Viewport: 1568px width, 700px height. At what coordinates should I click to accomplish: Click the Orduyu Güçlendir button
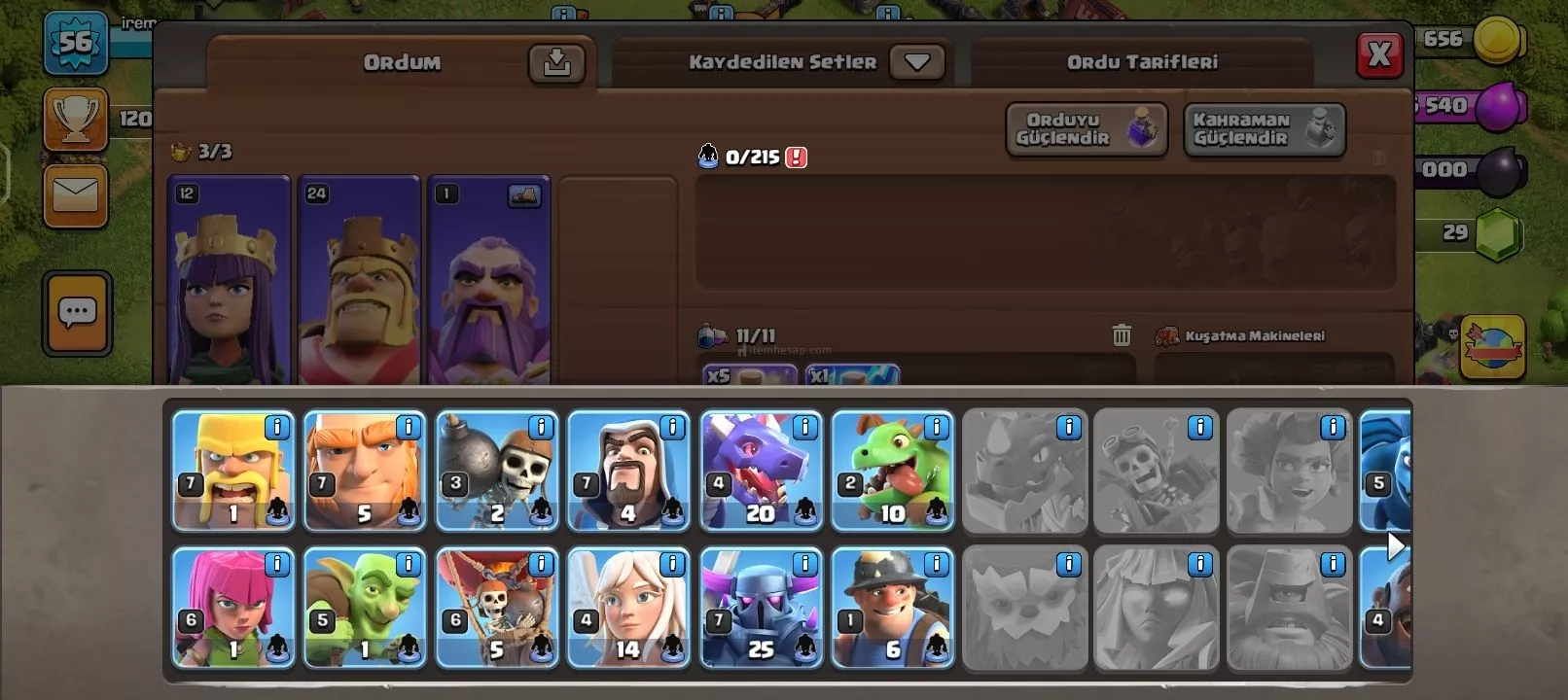pyautogui.click(x=1086, y=129)
